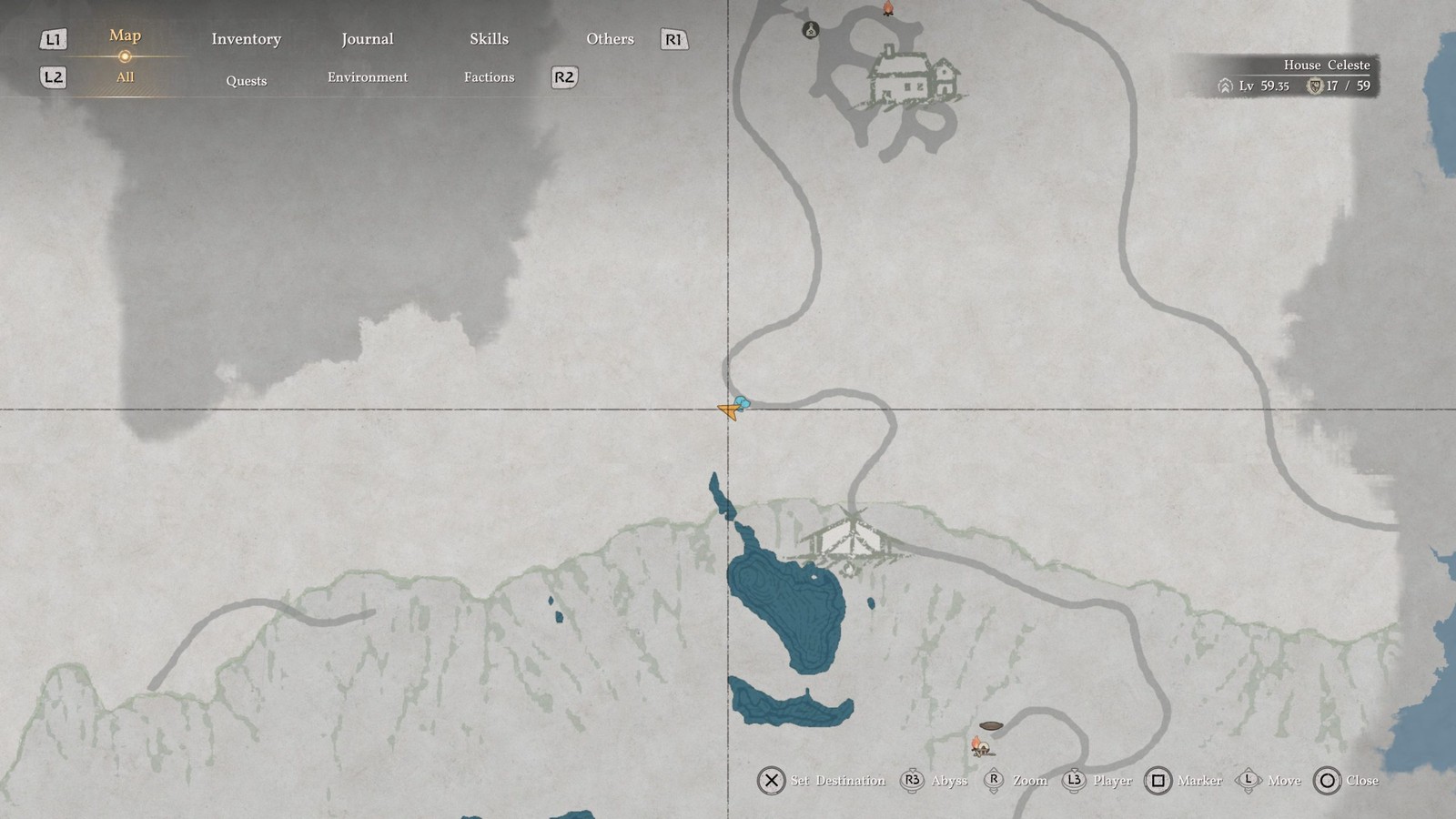The height and width of the screenshot is (819, 1456).
Task: Select the potion flask map marker
Action: click(x=810, y=31)
